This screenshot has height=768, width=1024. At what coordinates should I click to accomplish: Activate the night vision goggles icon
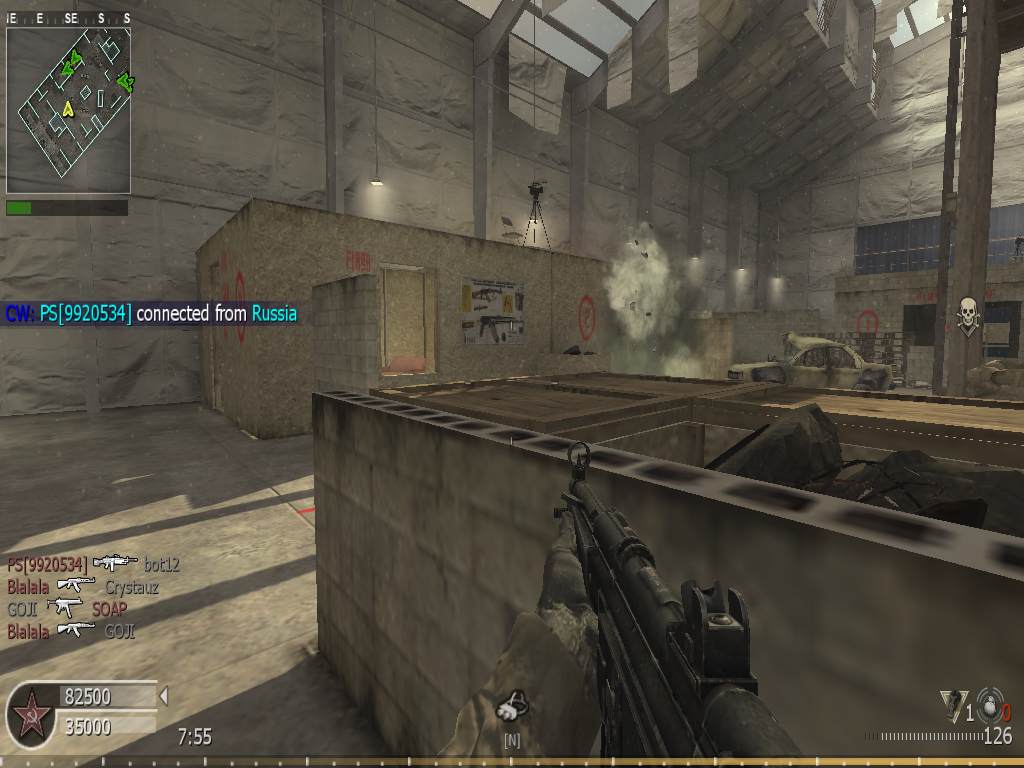coord(512,708)
